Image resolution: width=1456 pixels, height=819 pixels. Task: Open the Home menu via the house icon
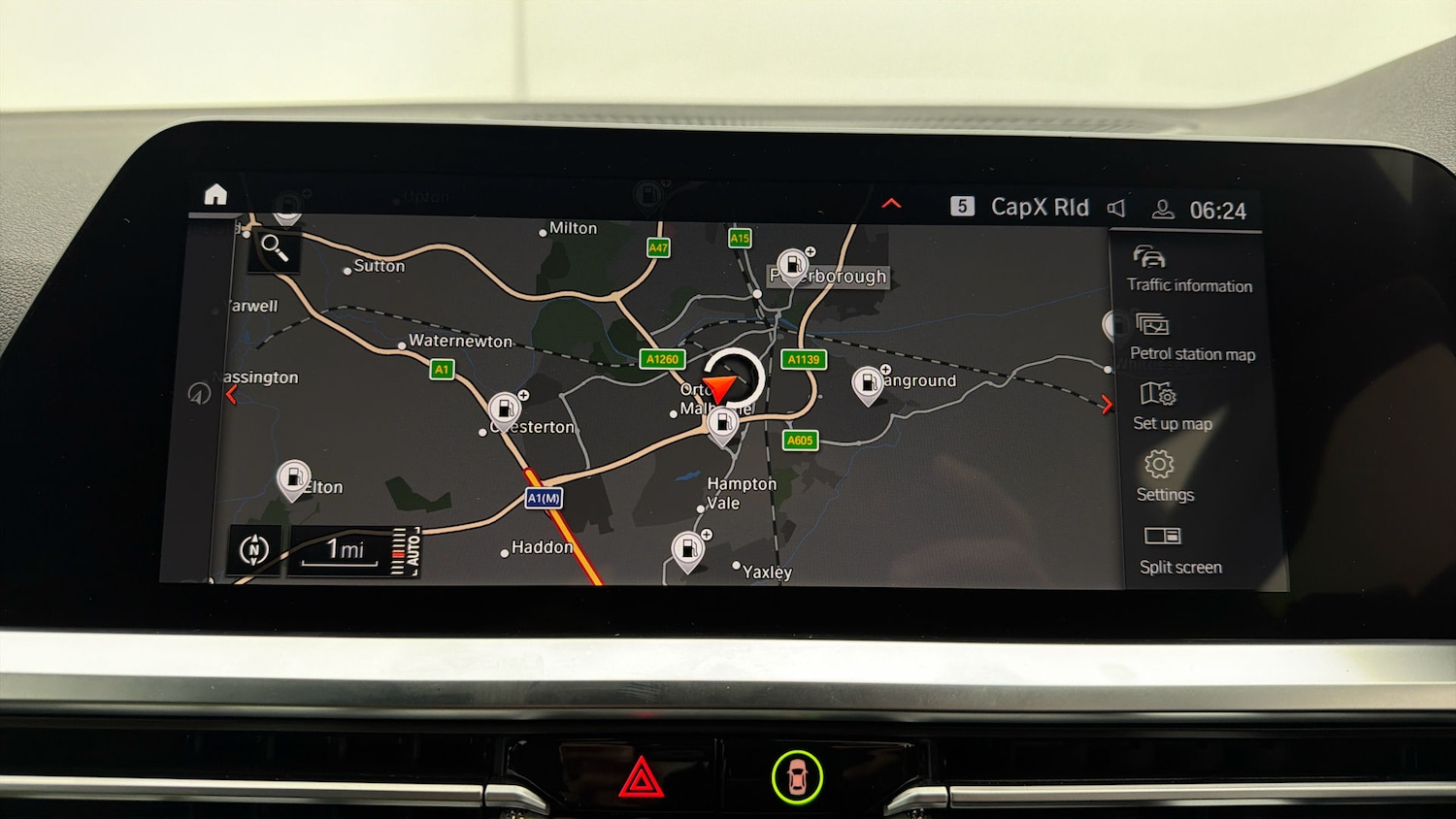[x=214, y=195]
